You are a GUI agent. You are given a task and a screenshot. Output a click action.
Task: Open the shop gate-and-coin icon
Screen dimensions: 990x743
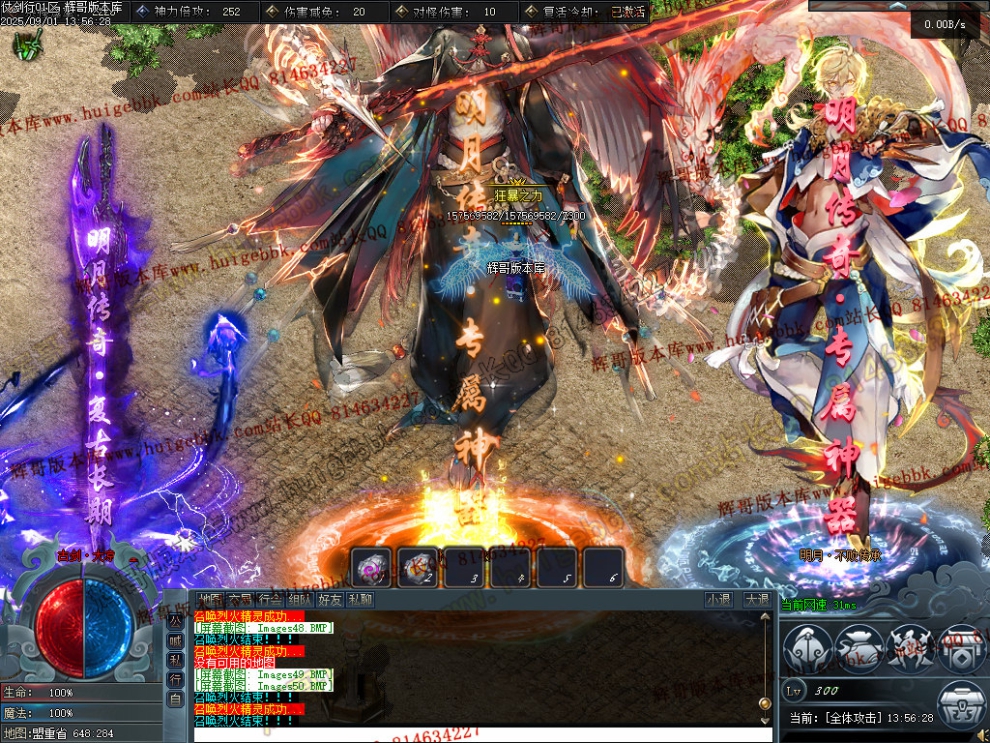click(x=960, y=648)
